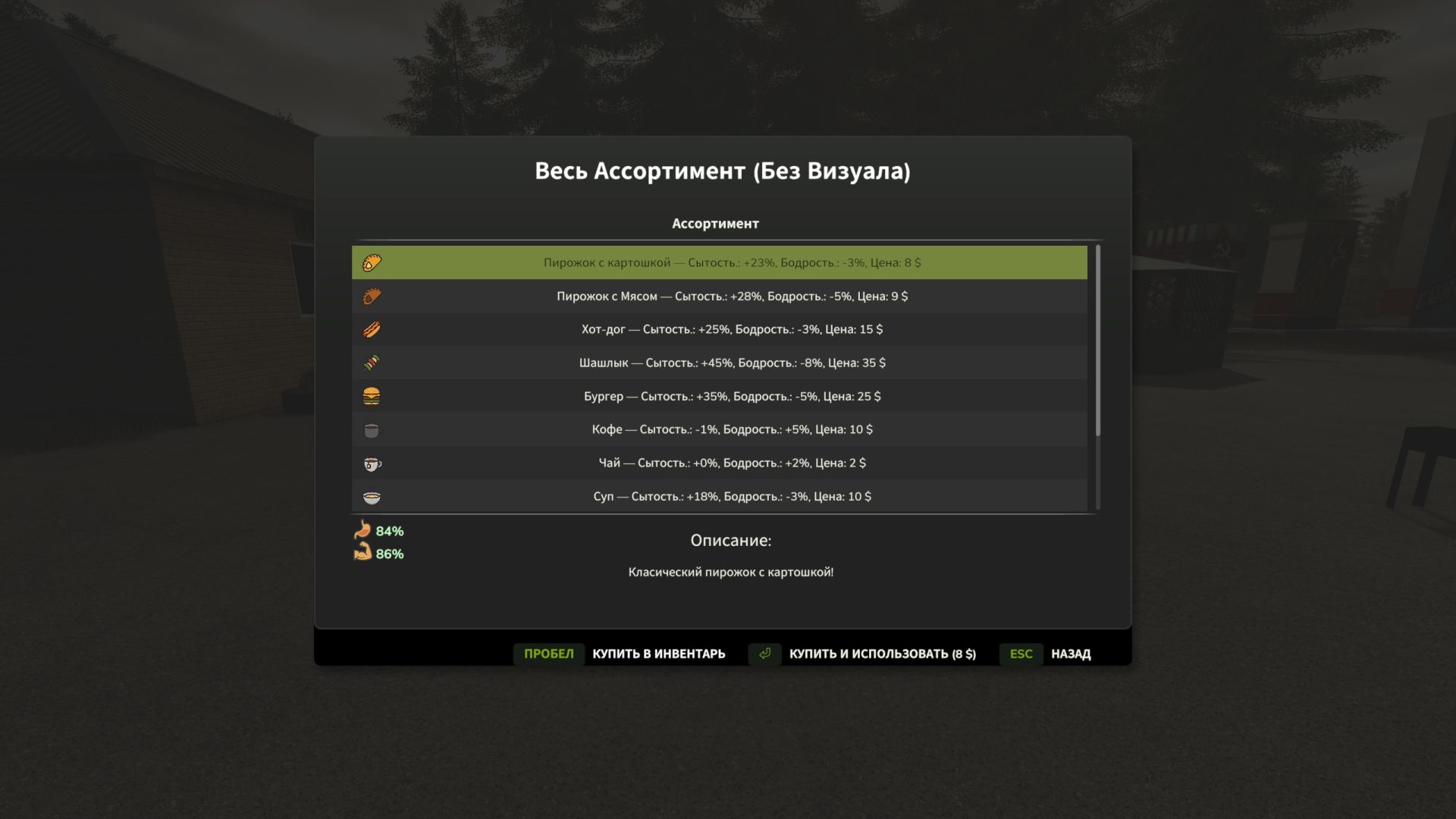
Task: Click the soup bowl icon
Action: click(373, 497)
